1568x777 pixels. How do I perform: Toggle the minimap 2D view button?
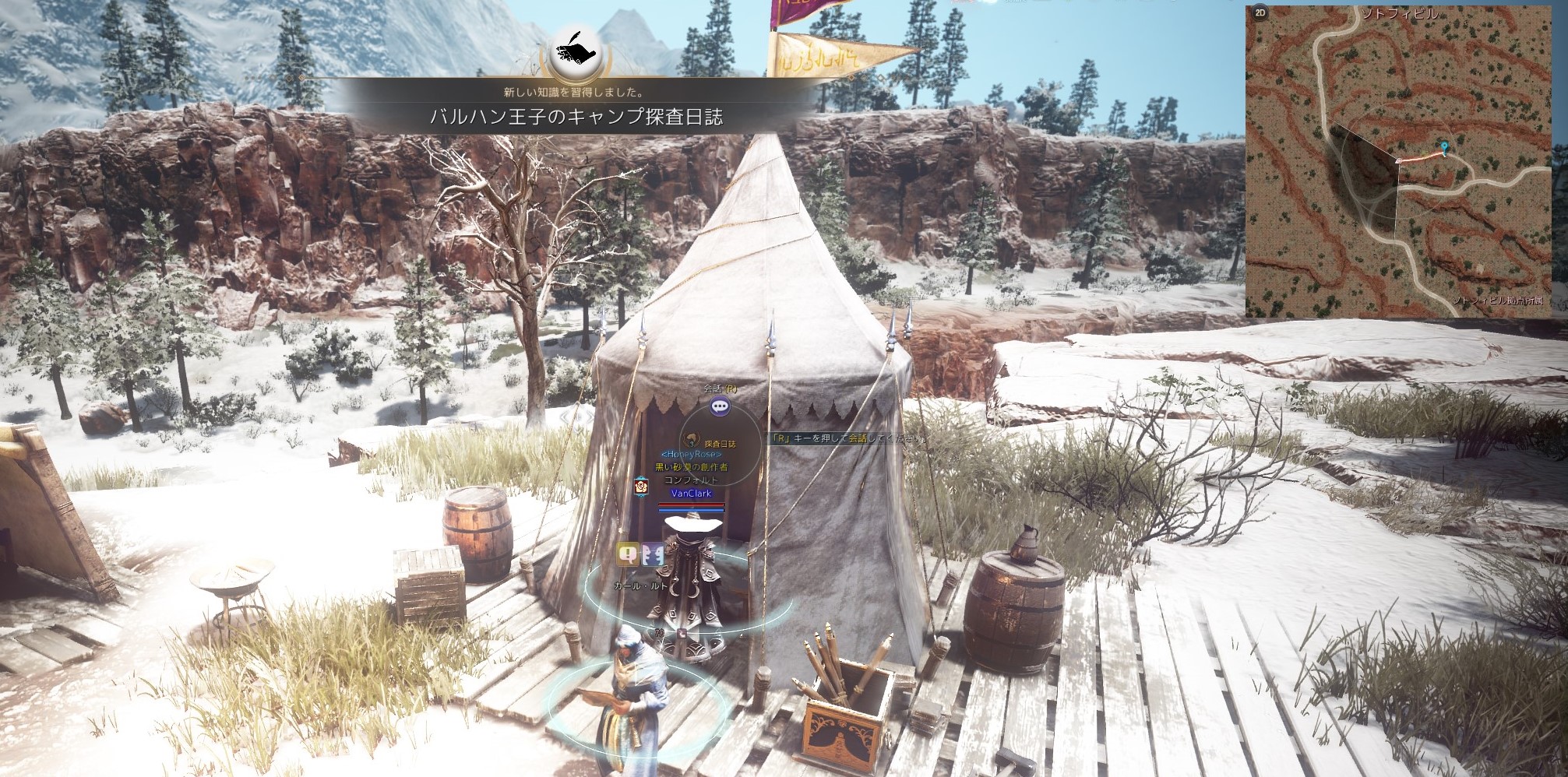coord(1260,14)
